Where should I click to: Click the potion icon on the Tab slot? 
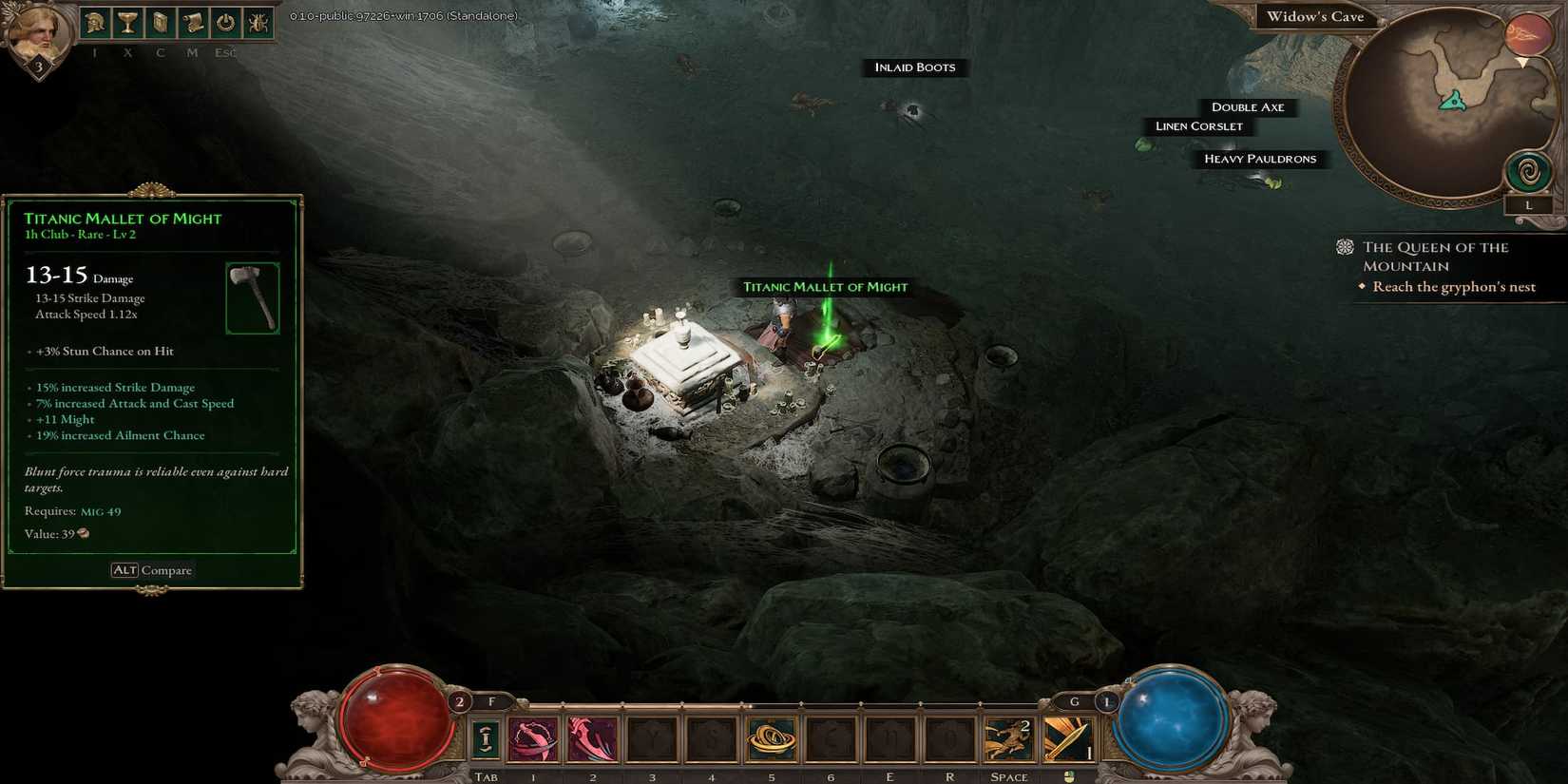[486, 738]
